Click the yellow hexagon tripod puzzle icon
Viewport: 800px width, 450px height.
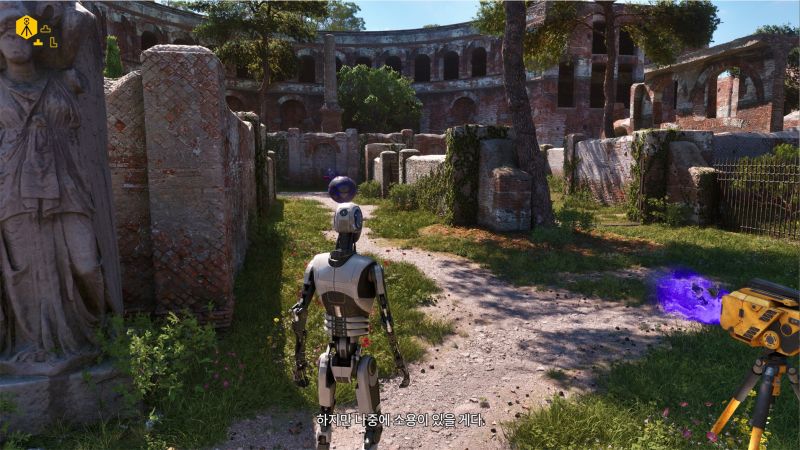(x=26, y=27)
